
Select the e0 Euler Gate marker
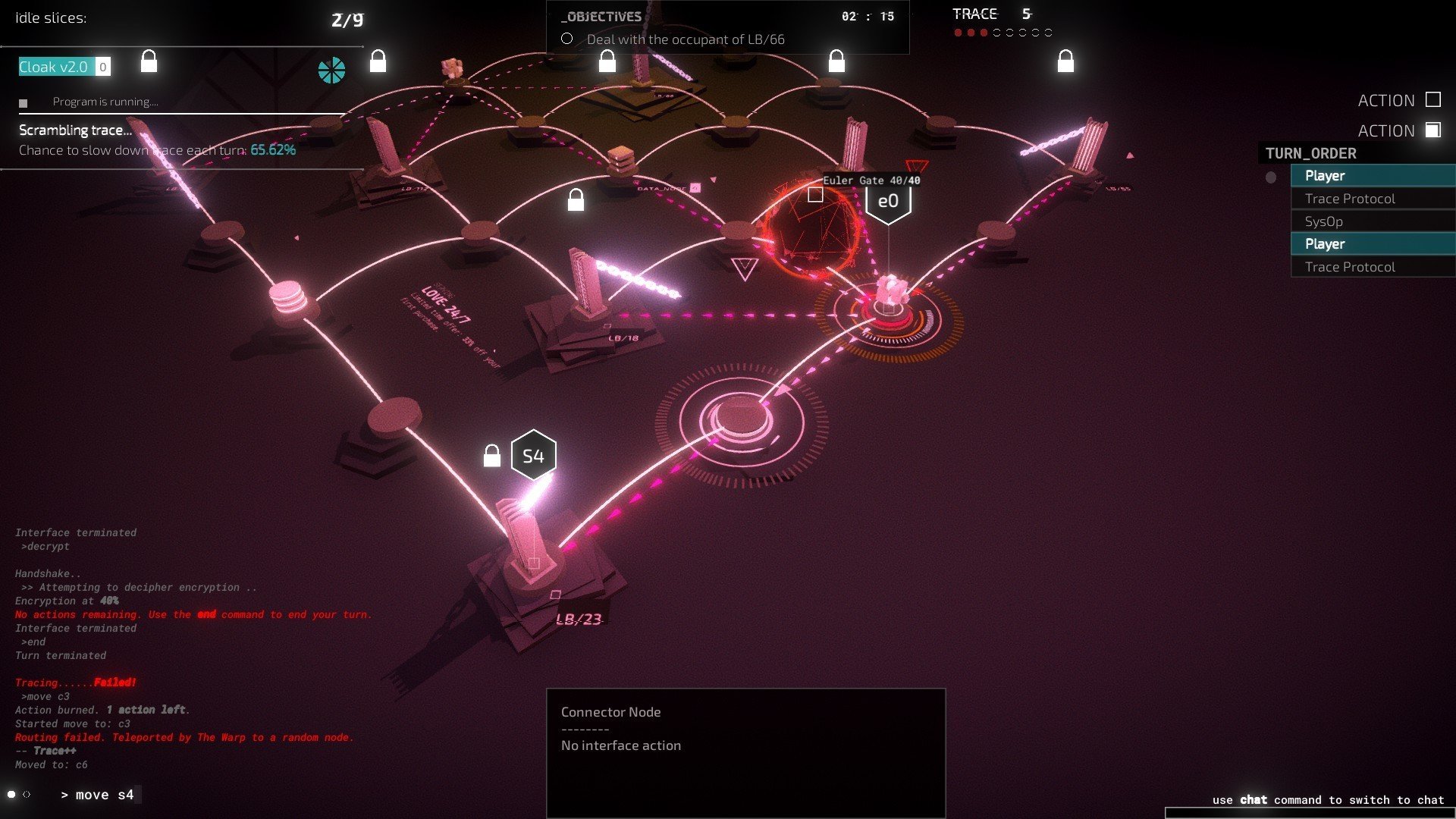[888, 202]
